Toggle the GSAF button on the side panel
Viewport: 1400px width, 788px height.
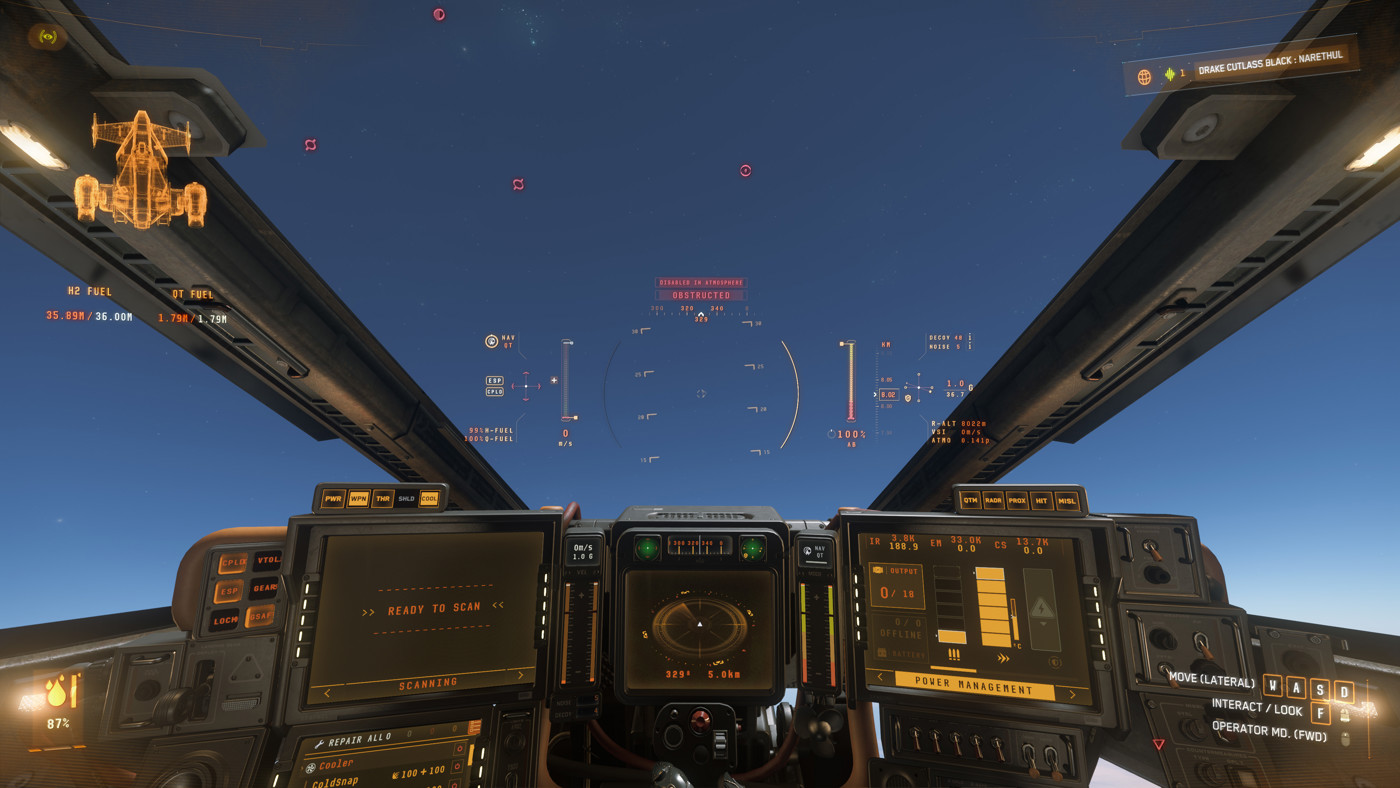[262, 614]
